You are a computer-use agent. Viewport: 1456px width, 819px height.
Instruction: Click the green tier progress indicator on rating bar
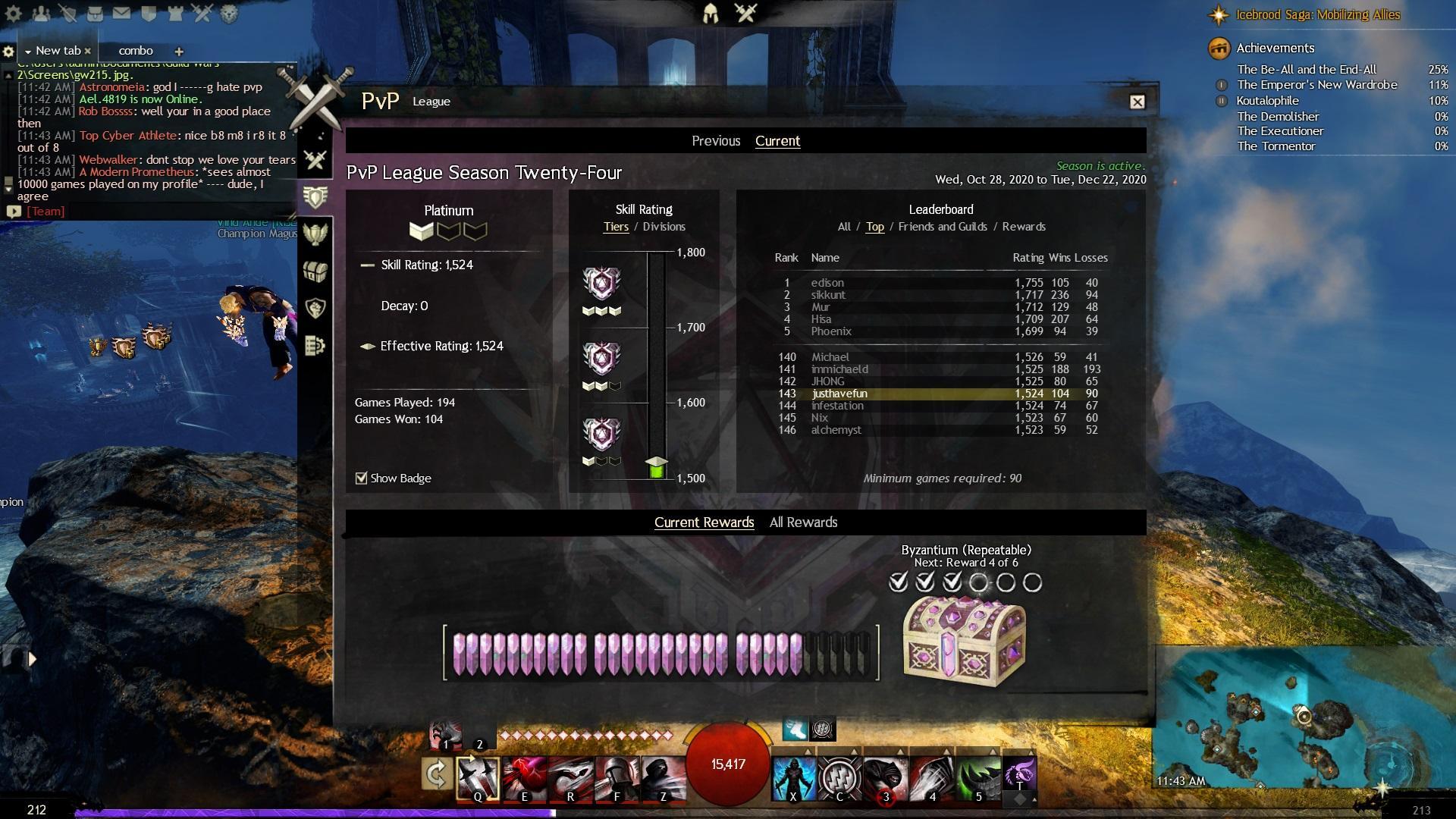point(655,464)
